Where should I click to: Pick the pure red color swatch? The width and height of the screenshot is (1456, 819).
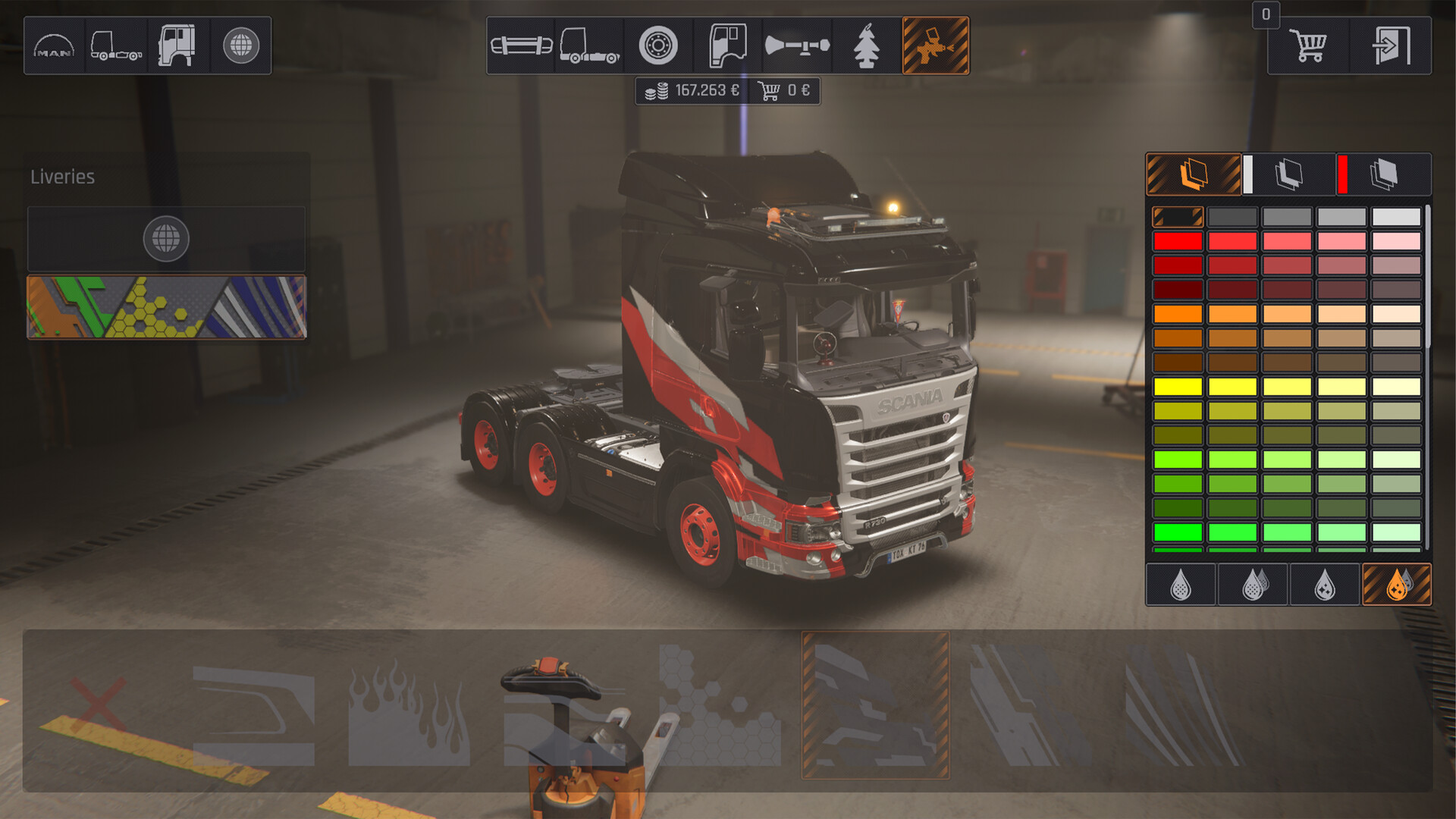1178,241
